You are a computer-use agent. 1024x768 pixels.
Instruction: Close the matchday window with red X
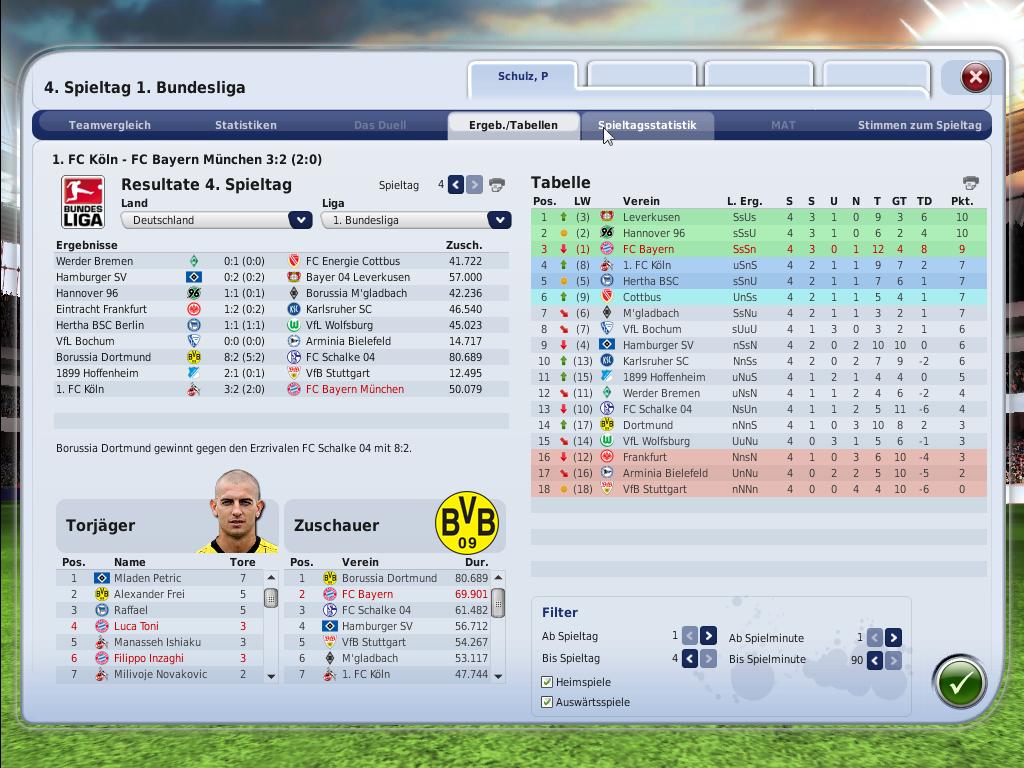point(975,77)
